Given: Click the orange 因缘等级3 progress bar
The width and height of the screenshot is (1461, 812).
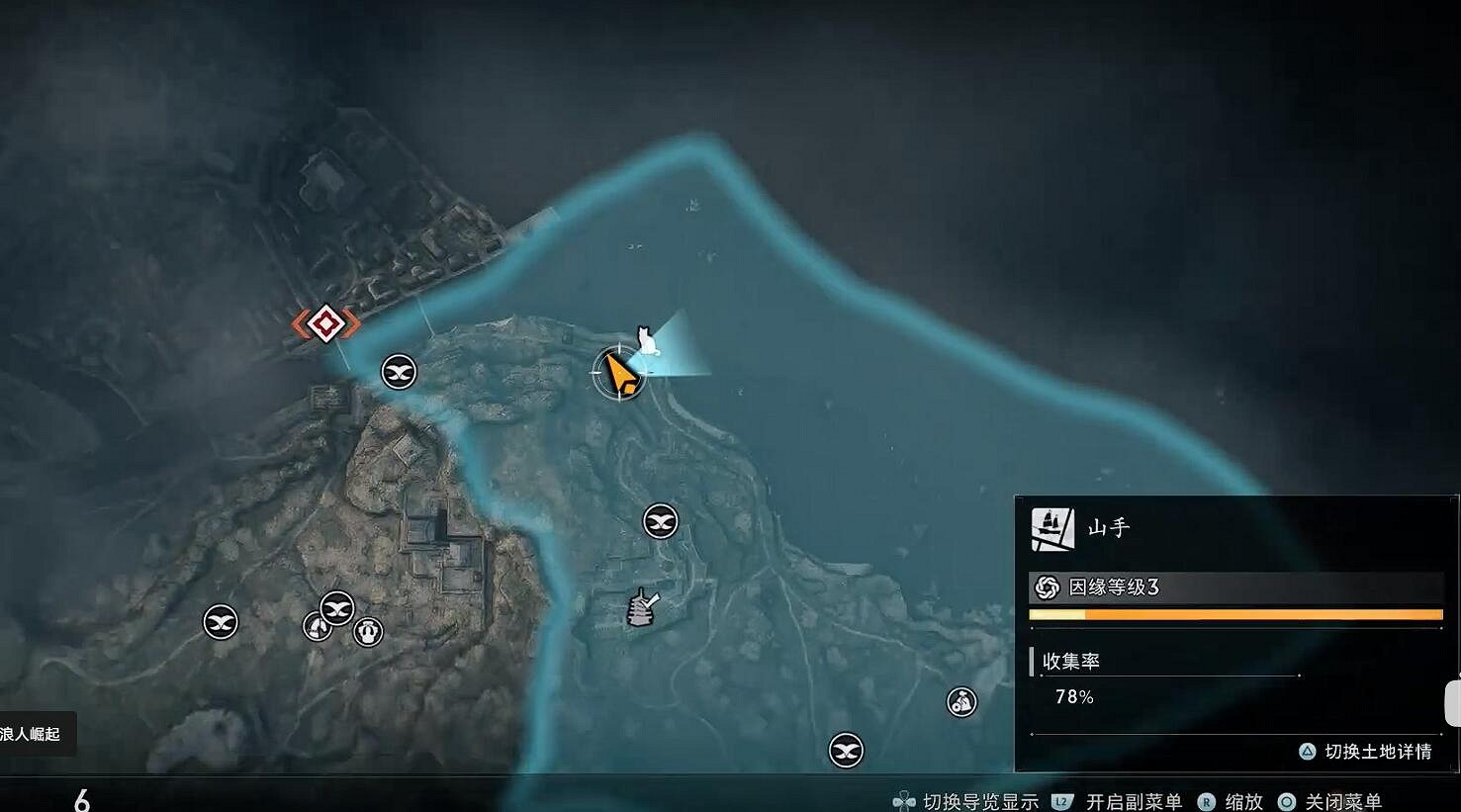Looking at the screenshot, I should [x=1236, y=613].
